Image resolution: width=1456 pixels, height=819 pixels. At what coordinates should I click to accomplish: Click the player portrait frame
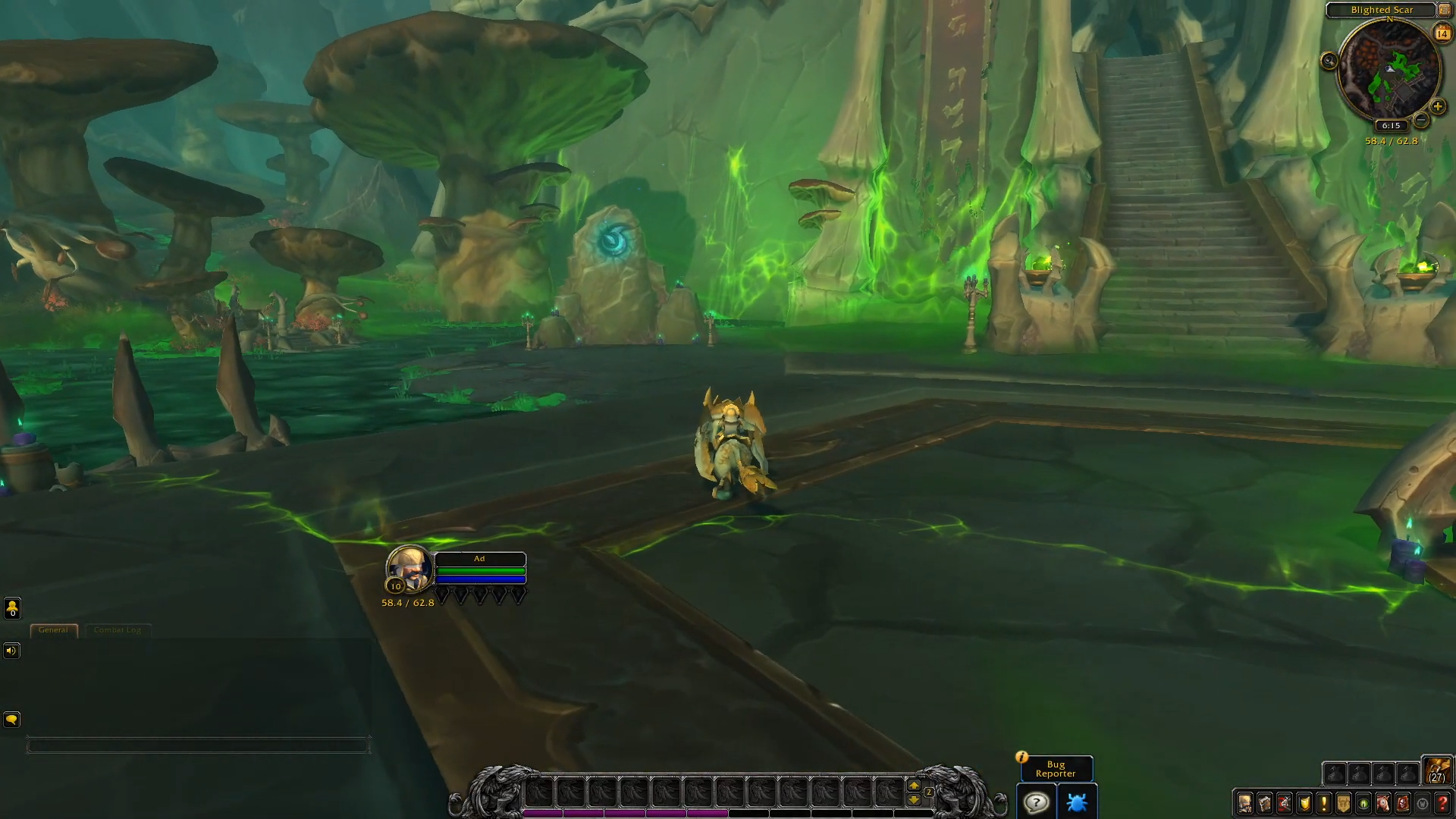tap(409, 569)
